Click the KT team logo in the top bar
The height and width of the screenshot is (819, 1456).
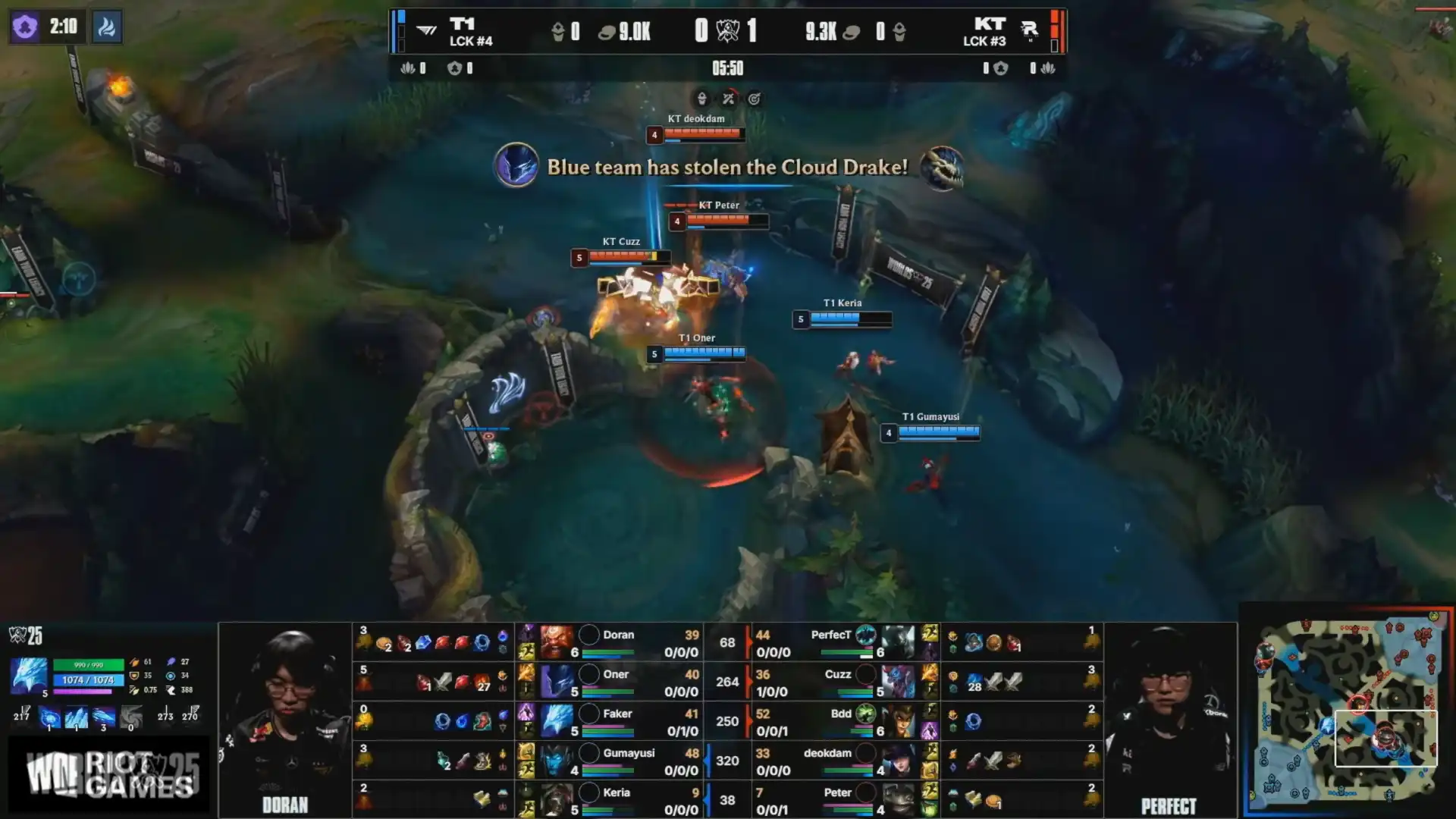point(1029,30)
